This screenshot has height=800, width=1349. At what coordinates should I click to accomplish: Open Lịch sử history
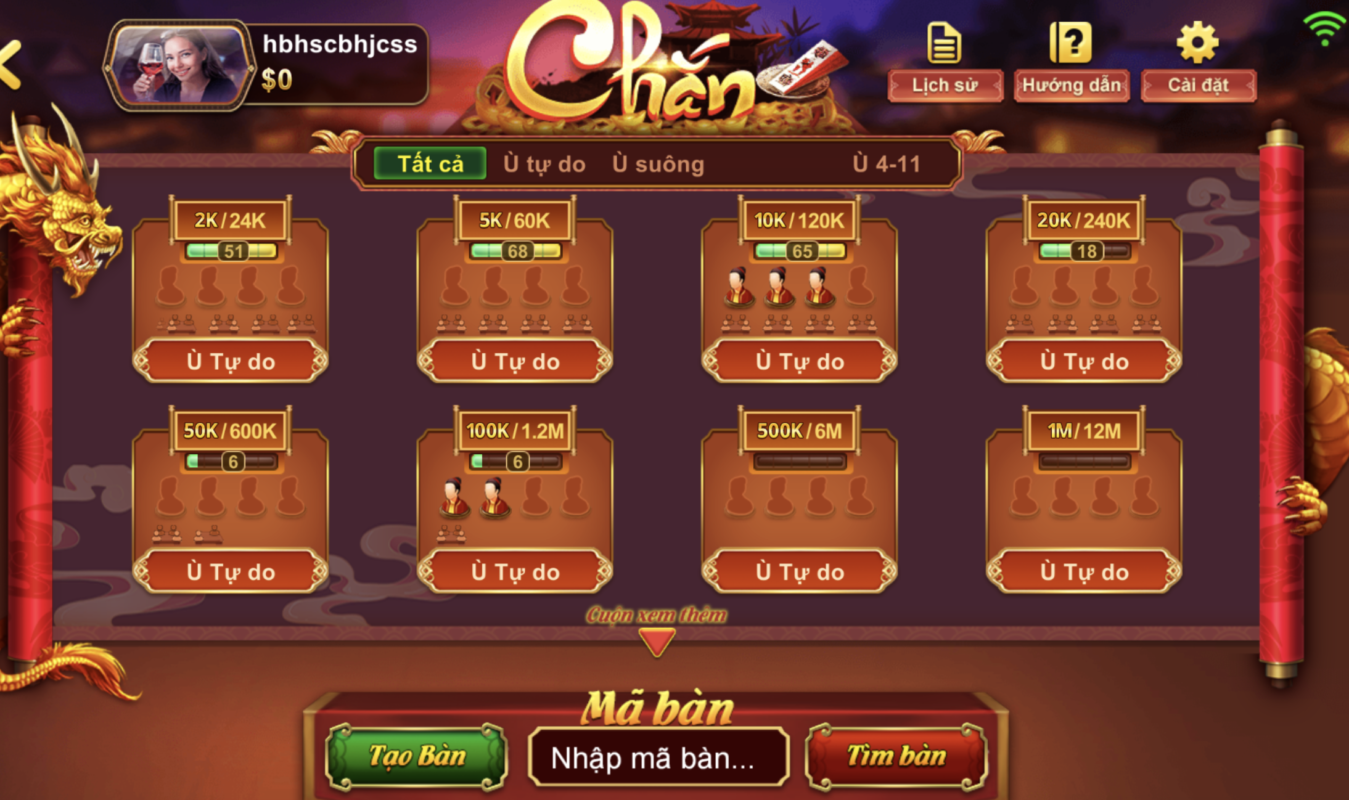tap(945, 85)
